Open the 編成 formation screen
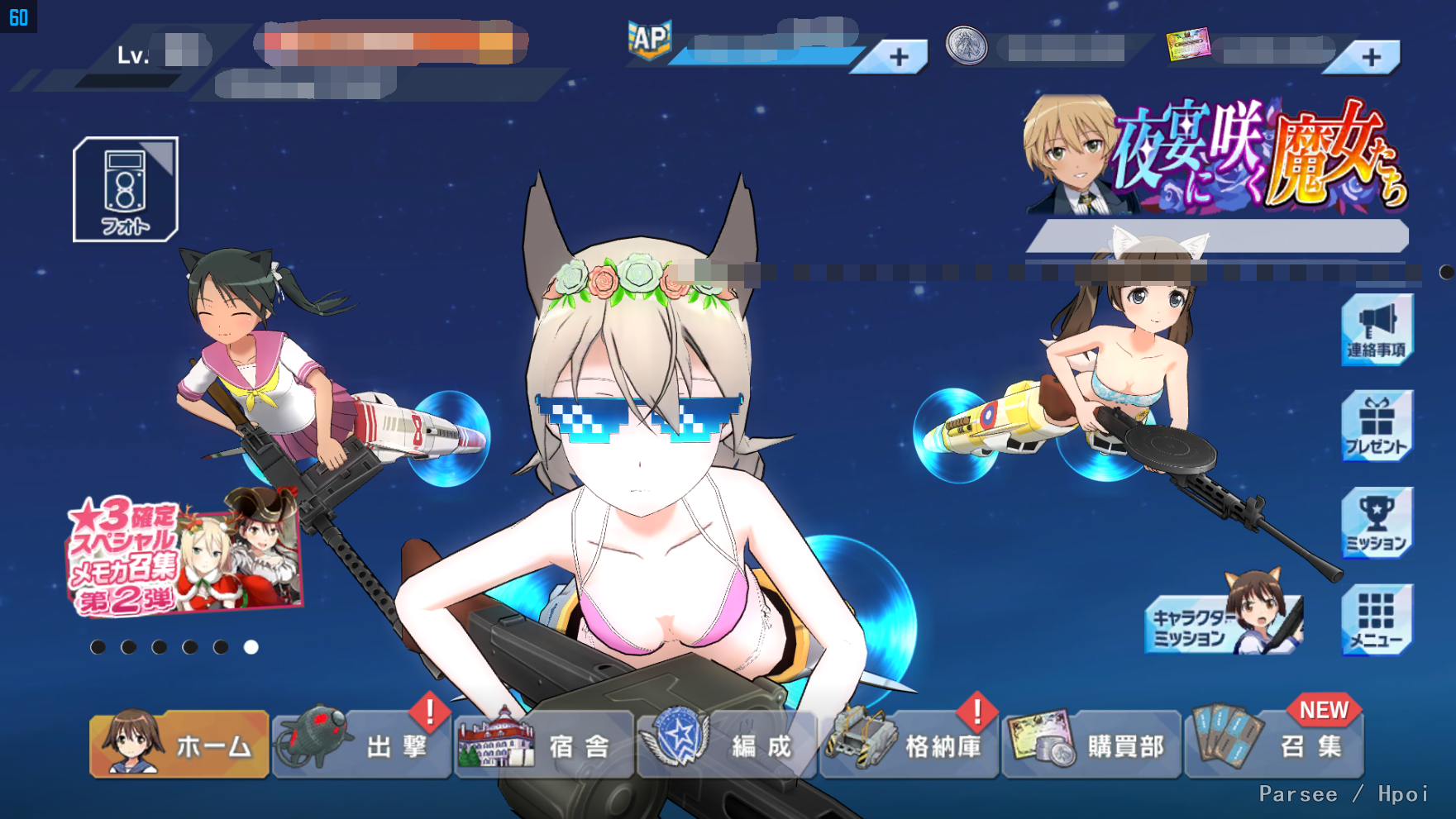 (728, 745)
